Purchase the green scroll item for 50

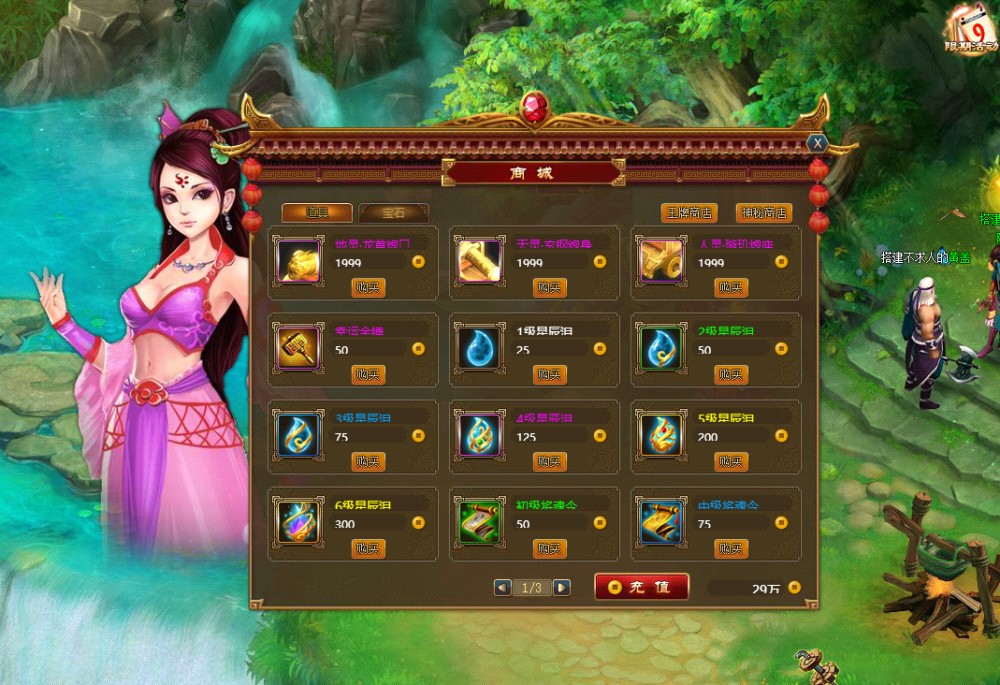[x=549, y=549]
